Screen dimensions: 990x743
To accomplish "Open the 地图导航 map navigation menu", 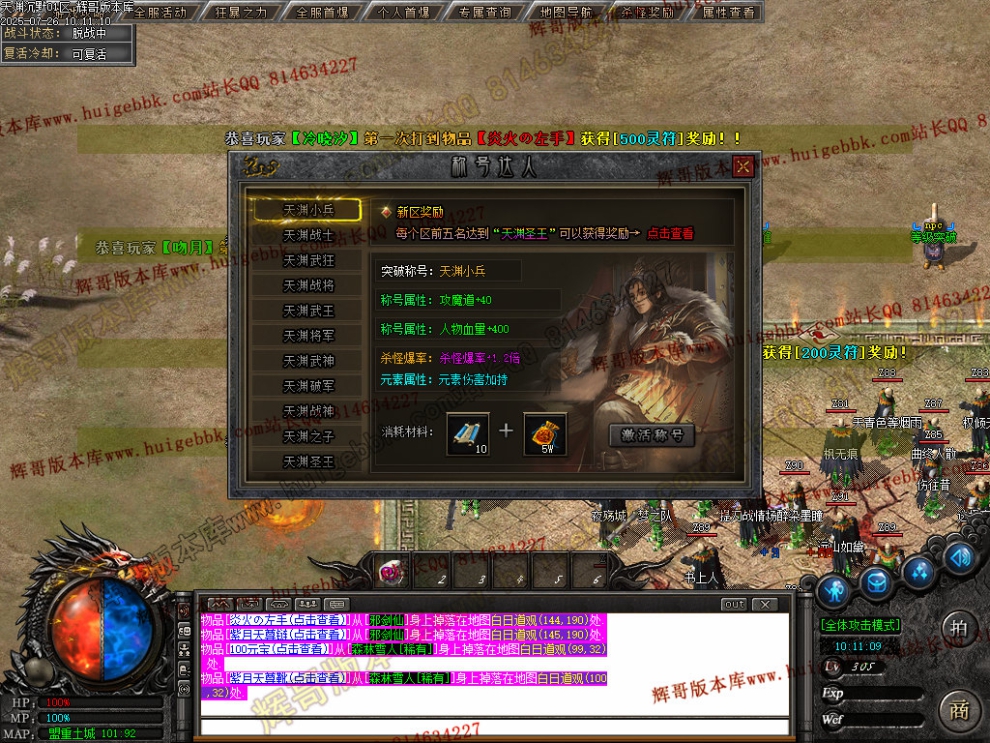I will point(565,13).
